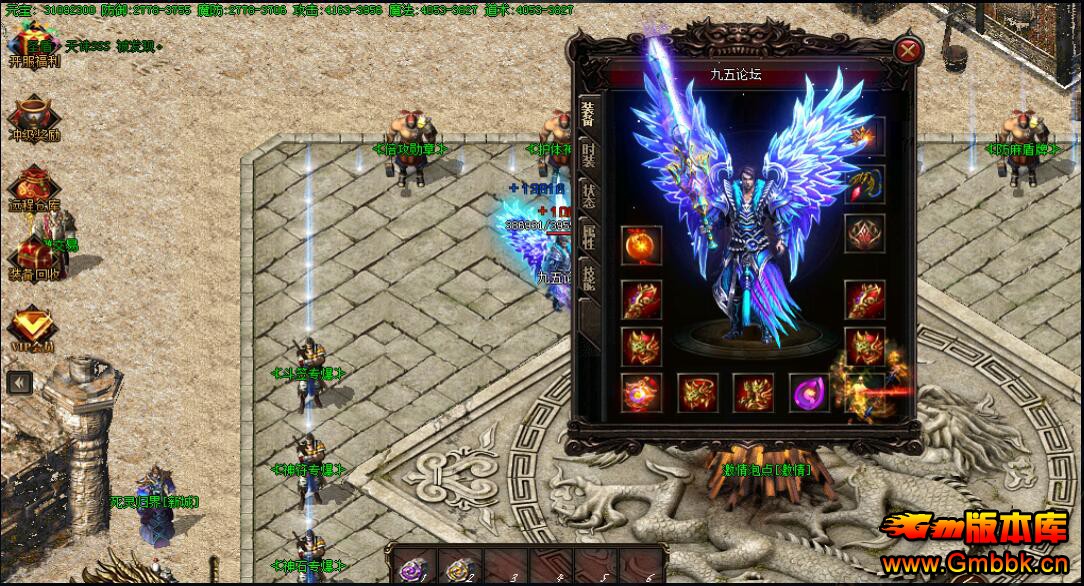Open the VIP会员 membership icon

pyautogui.click(x=33, y=326)
